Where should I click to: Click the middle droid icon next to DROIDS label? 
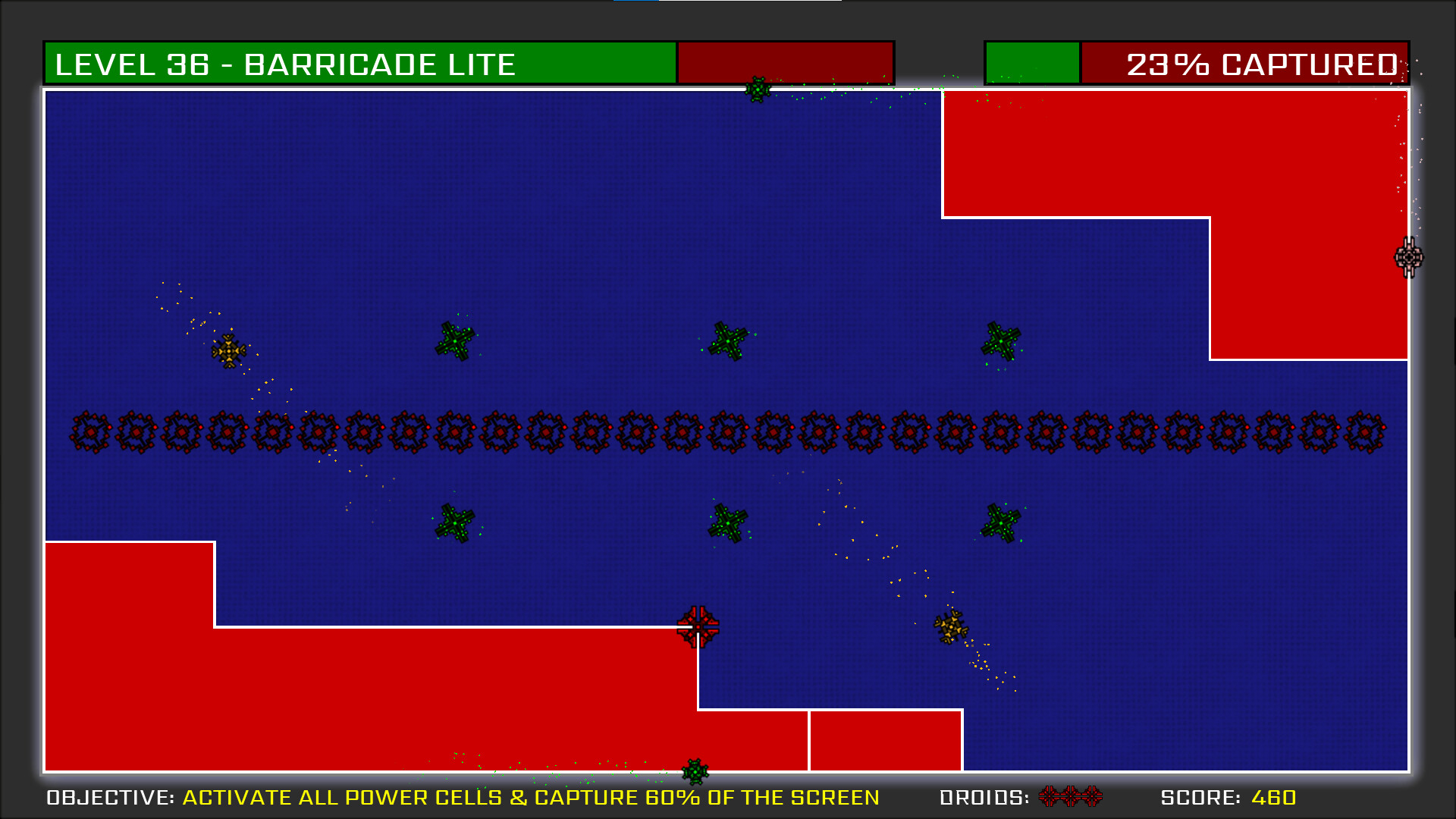pos(1071,797)
